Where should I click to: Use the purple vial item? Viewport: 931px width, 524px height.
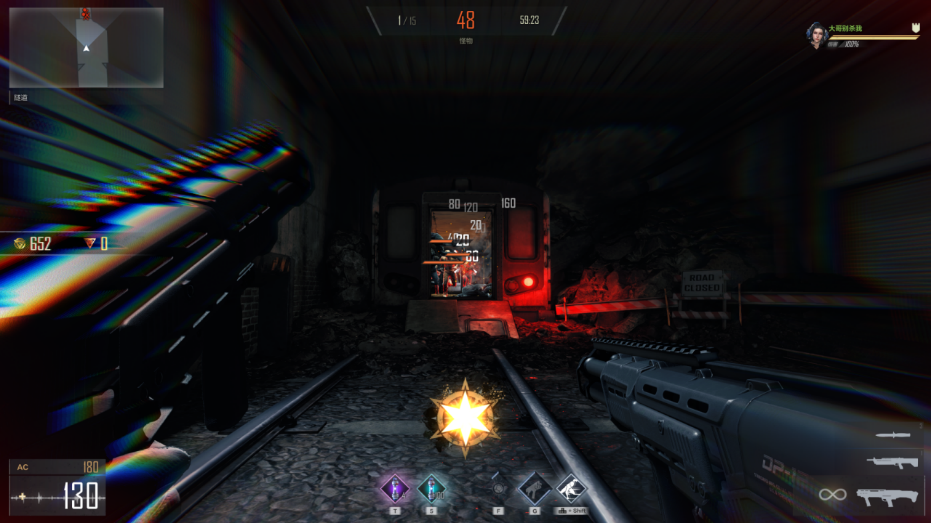click(x=395, y=489)
